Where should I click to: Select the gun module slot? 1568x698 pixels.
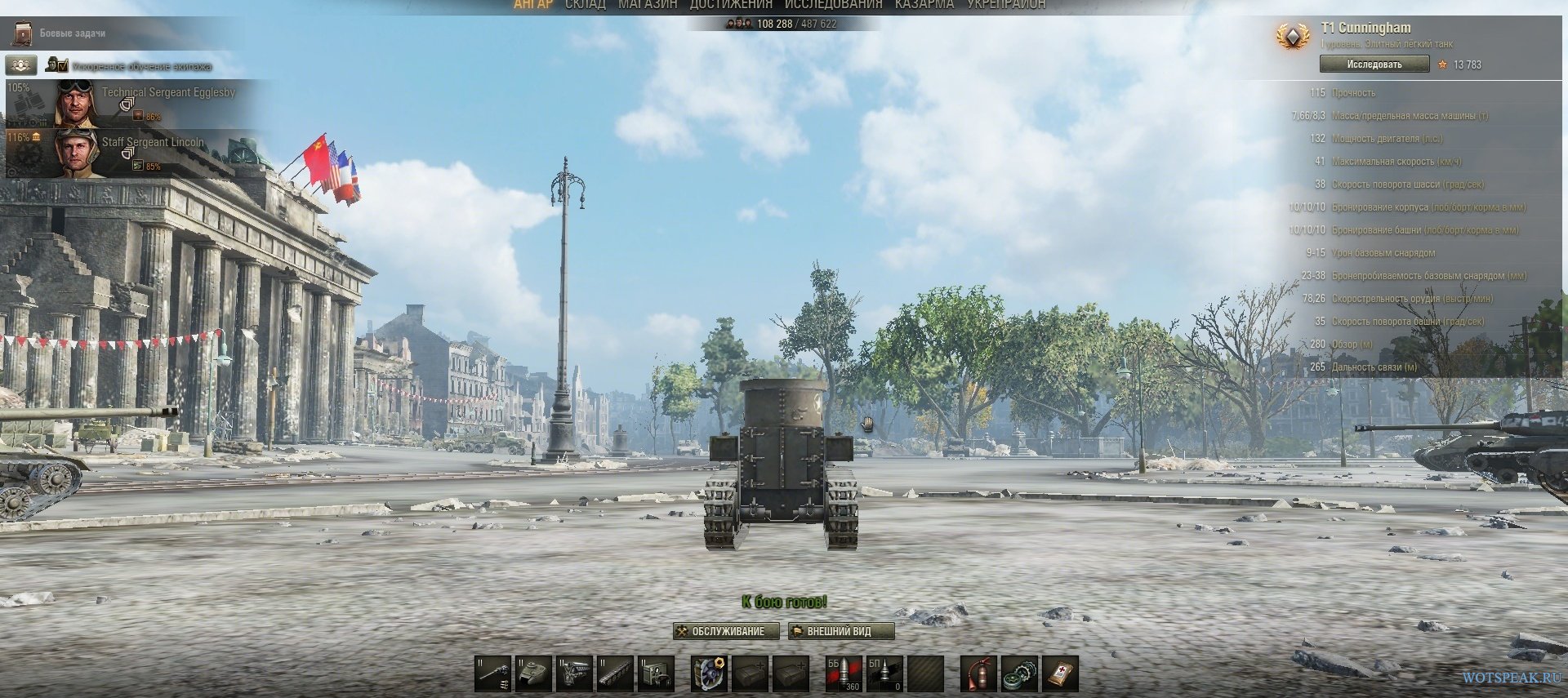(492, 674)
